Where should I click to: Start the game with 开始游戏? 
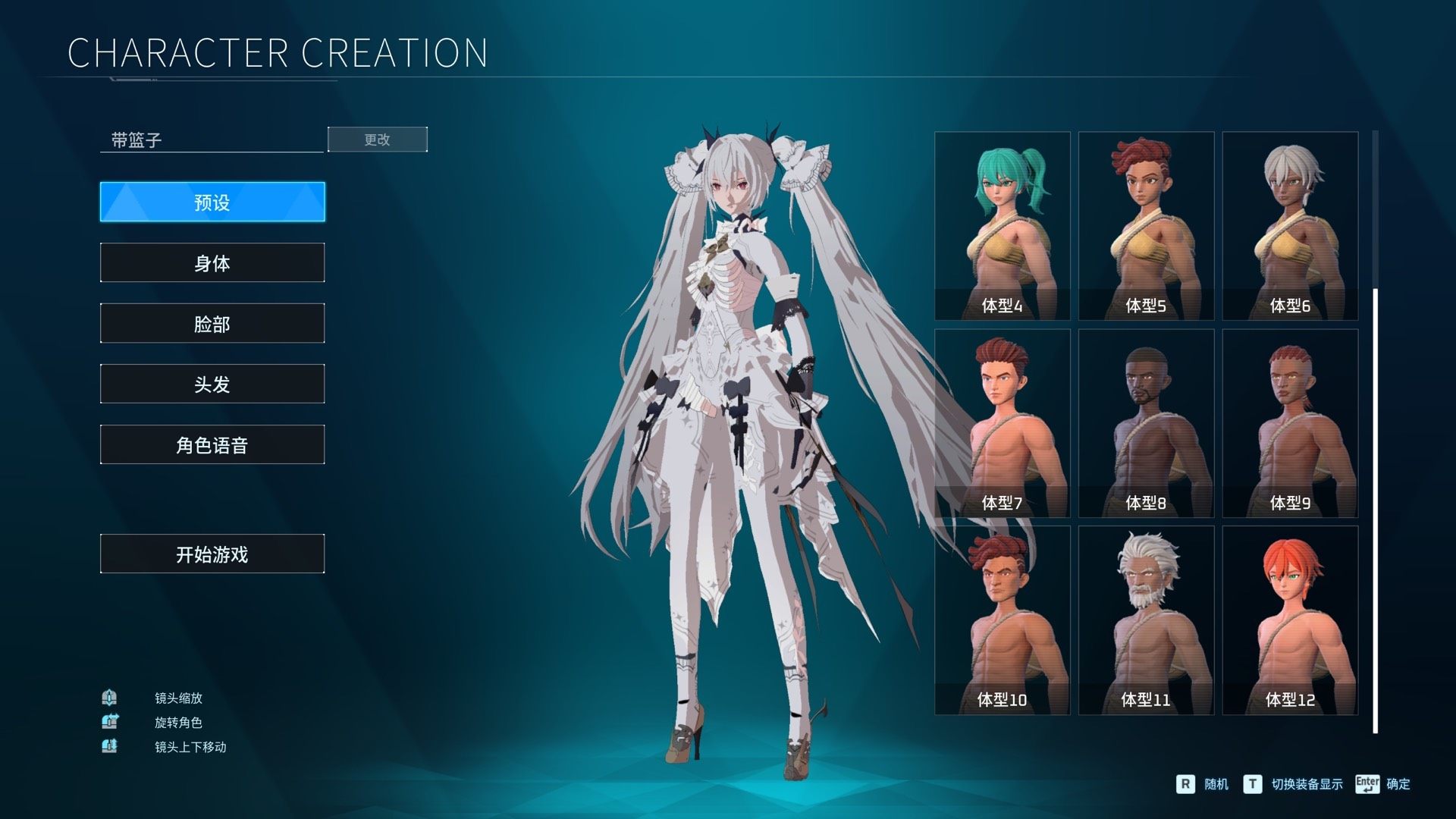point(212,554)
